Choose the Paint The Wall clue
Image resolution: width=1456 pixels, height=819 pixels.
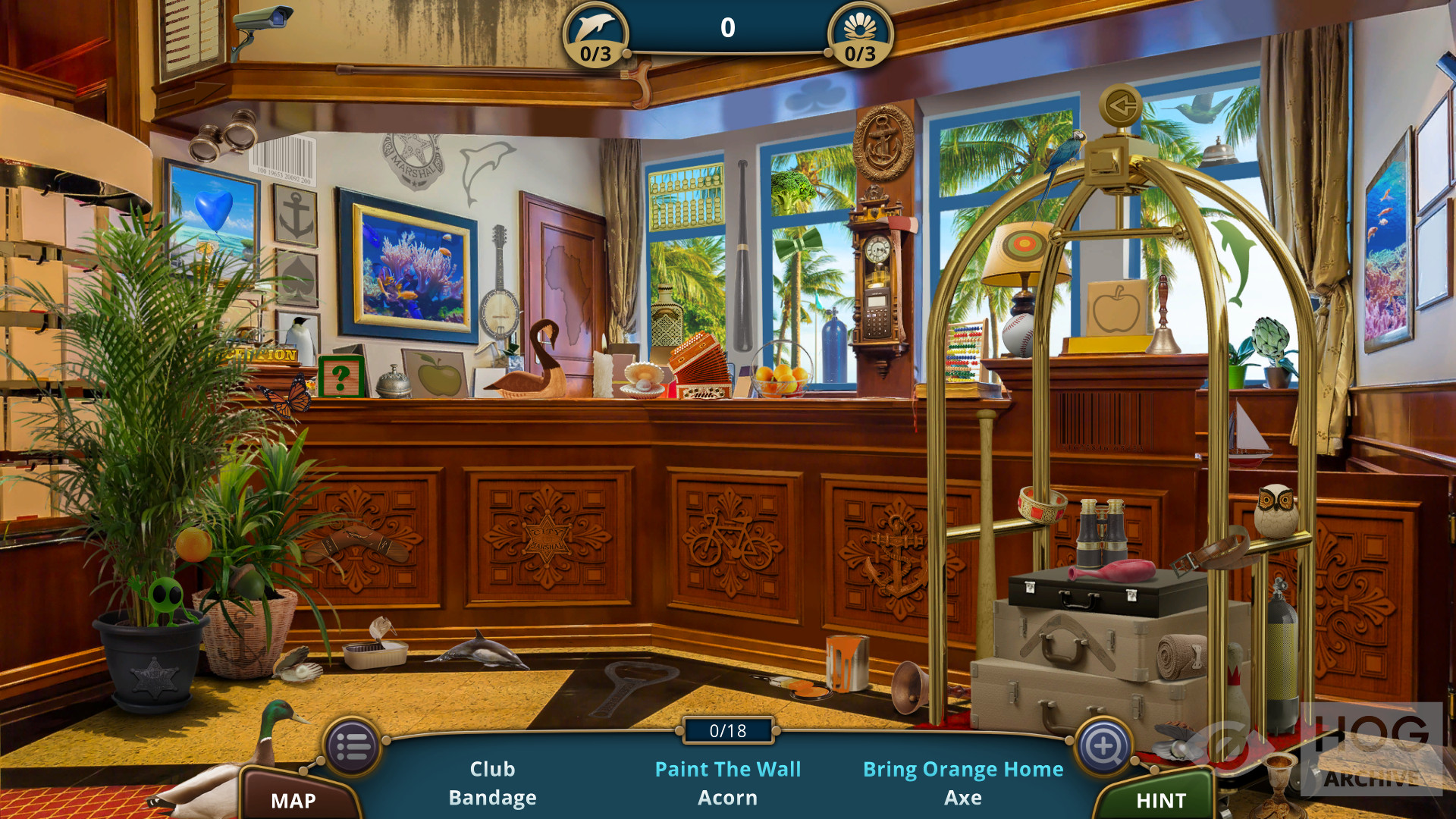click(727, 769)
